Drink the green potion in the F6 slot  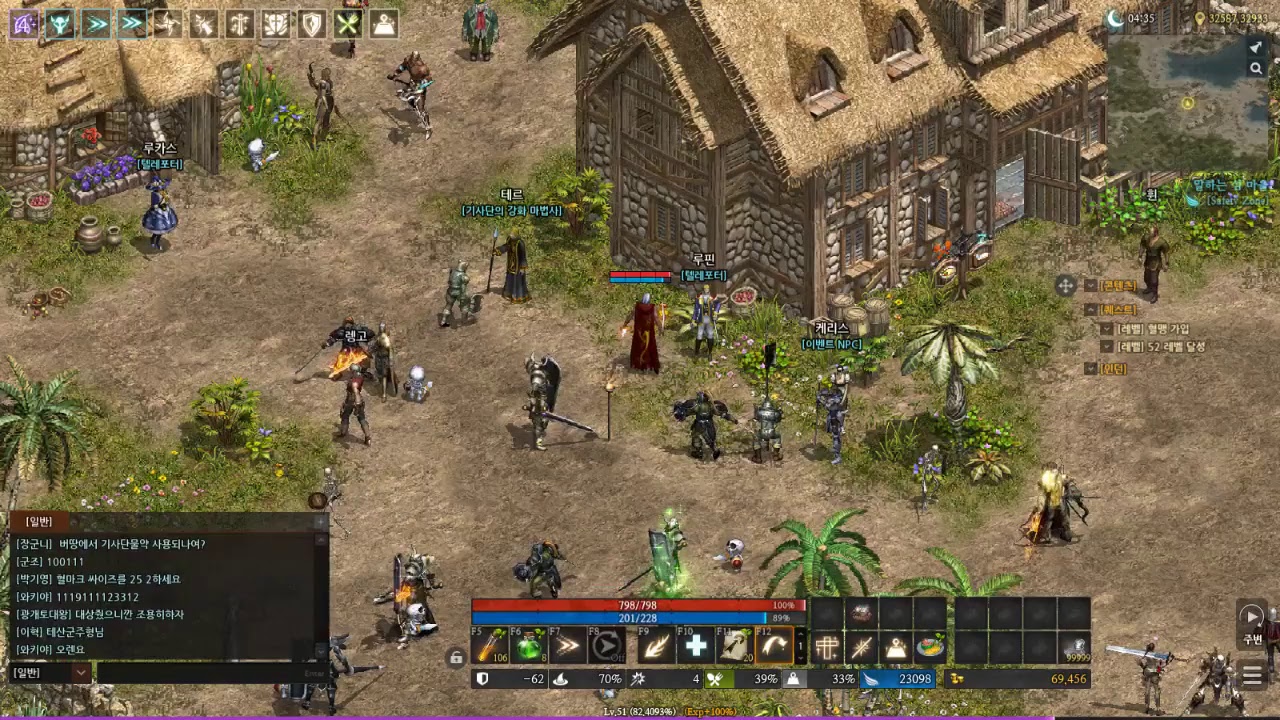tap(528, 646)
